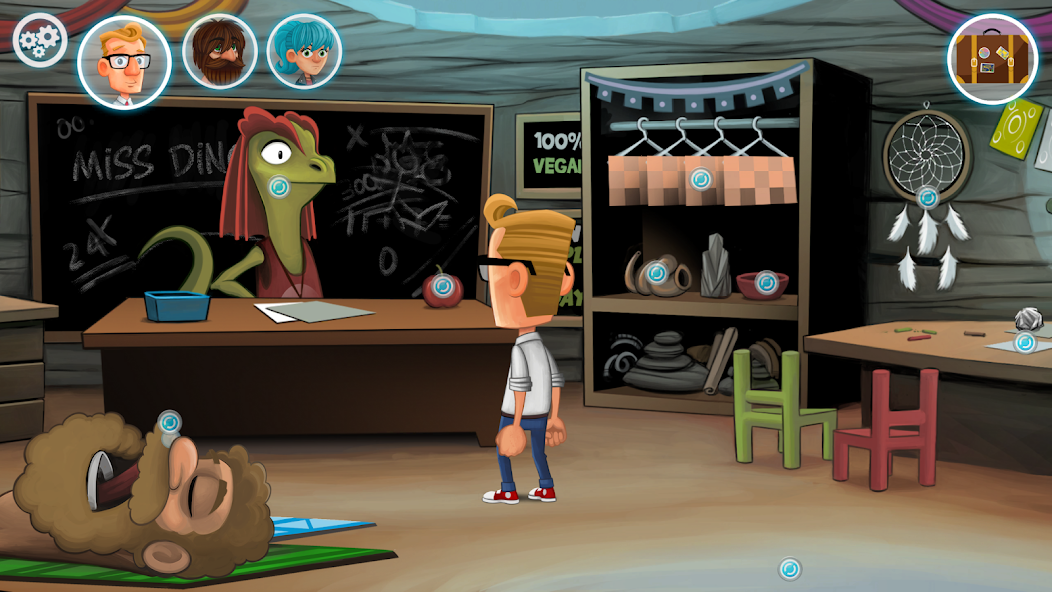Viewport: 1052px width, 592px height.
Task: Choose the hotspot marker on the clay jugs
Action: click(x=656, y=272)
